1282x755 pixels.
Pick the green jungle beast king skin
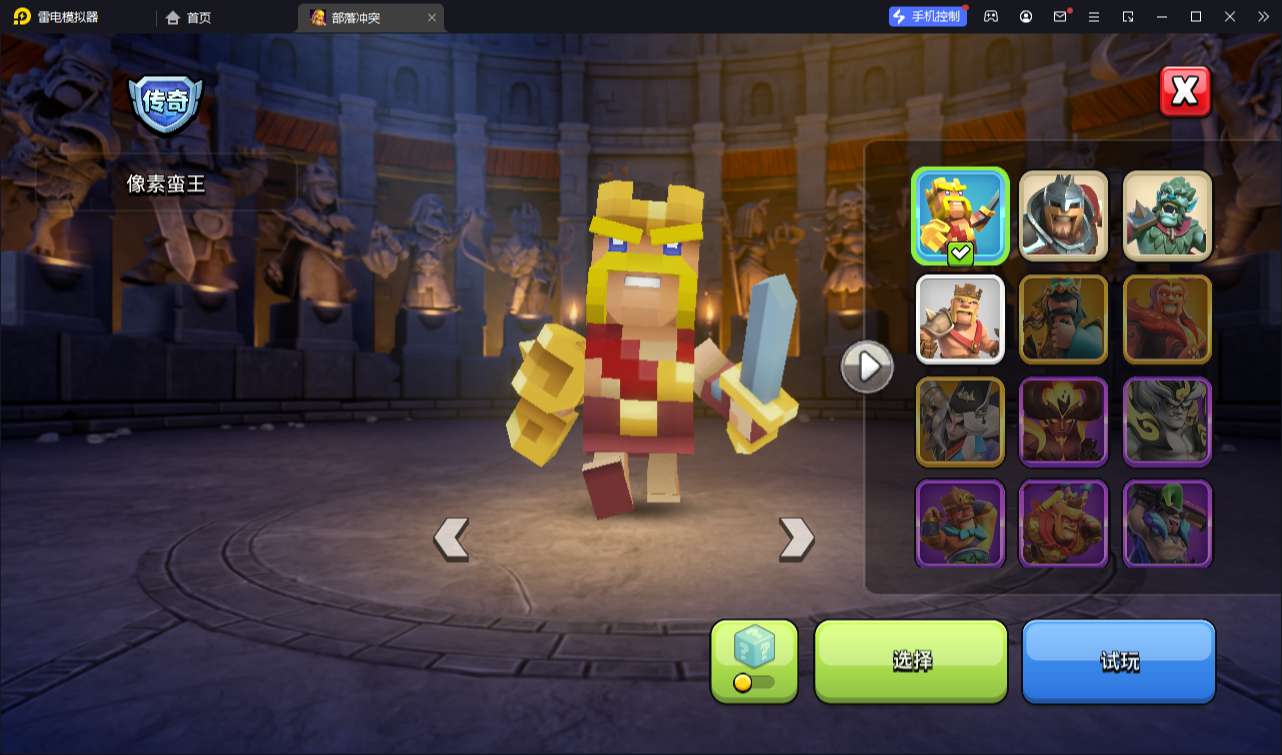1167,214
